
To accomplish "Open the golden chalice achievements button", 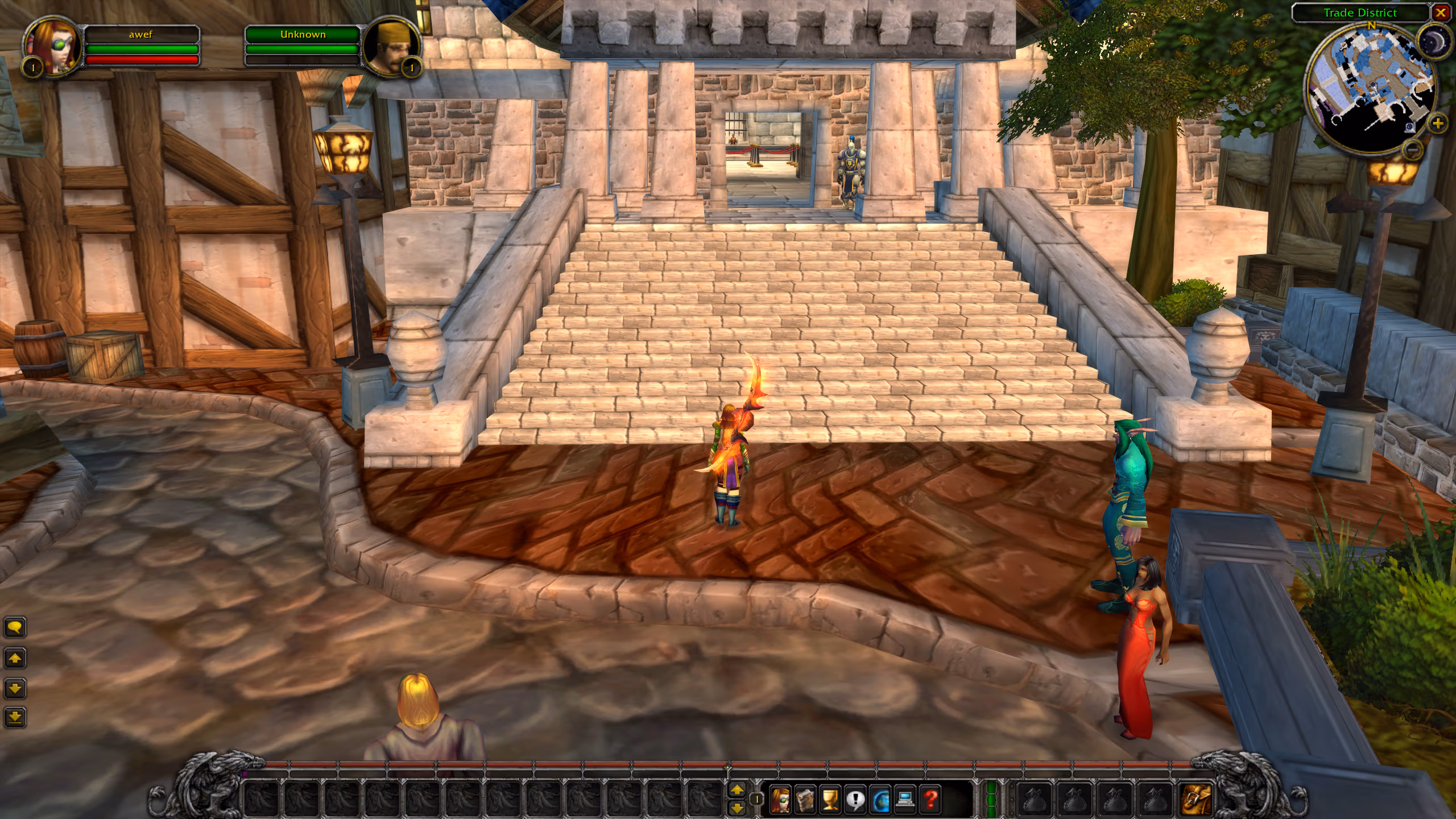I will 830,800.
